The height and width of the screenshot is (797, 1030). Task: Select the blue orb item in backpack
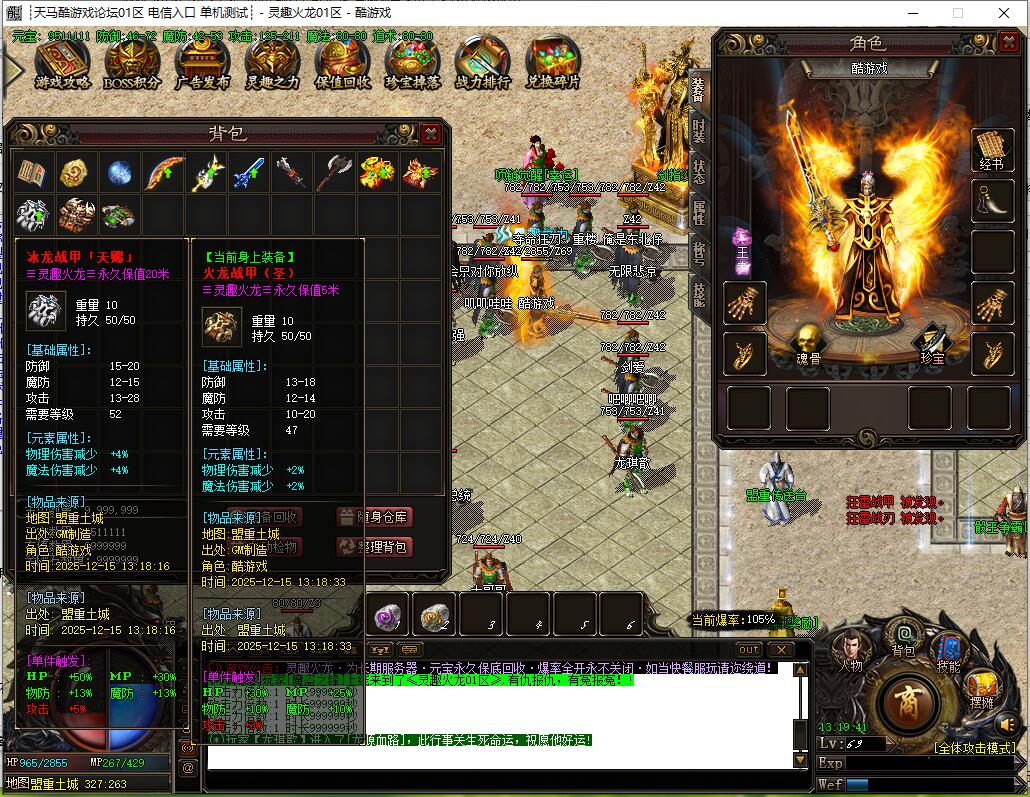point(120,173)
